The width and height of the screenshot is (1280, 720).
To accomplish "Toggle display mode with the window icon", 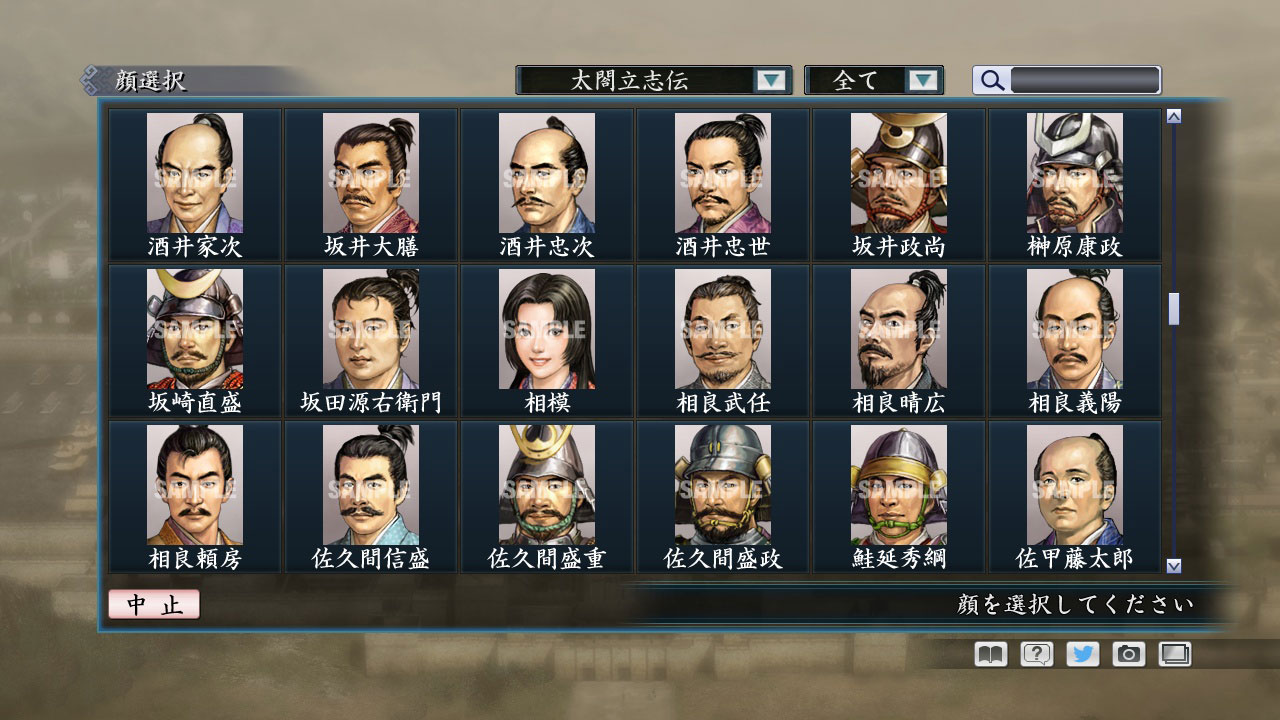I will pos(1174,653).
